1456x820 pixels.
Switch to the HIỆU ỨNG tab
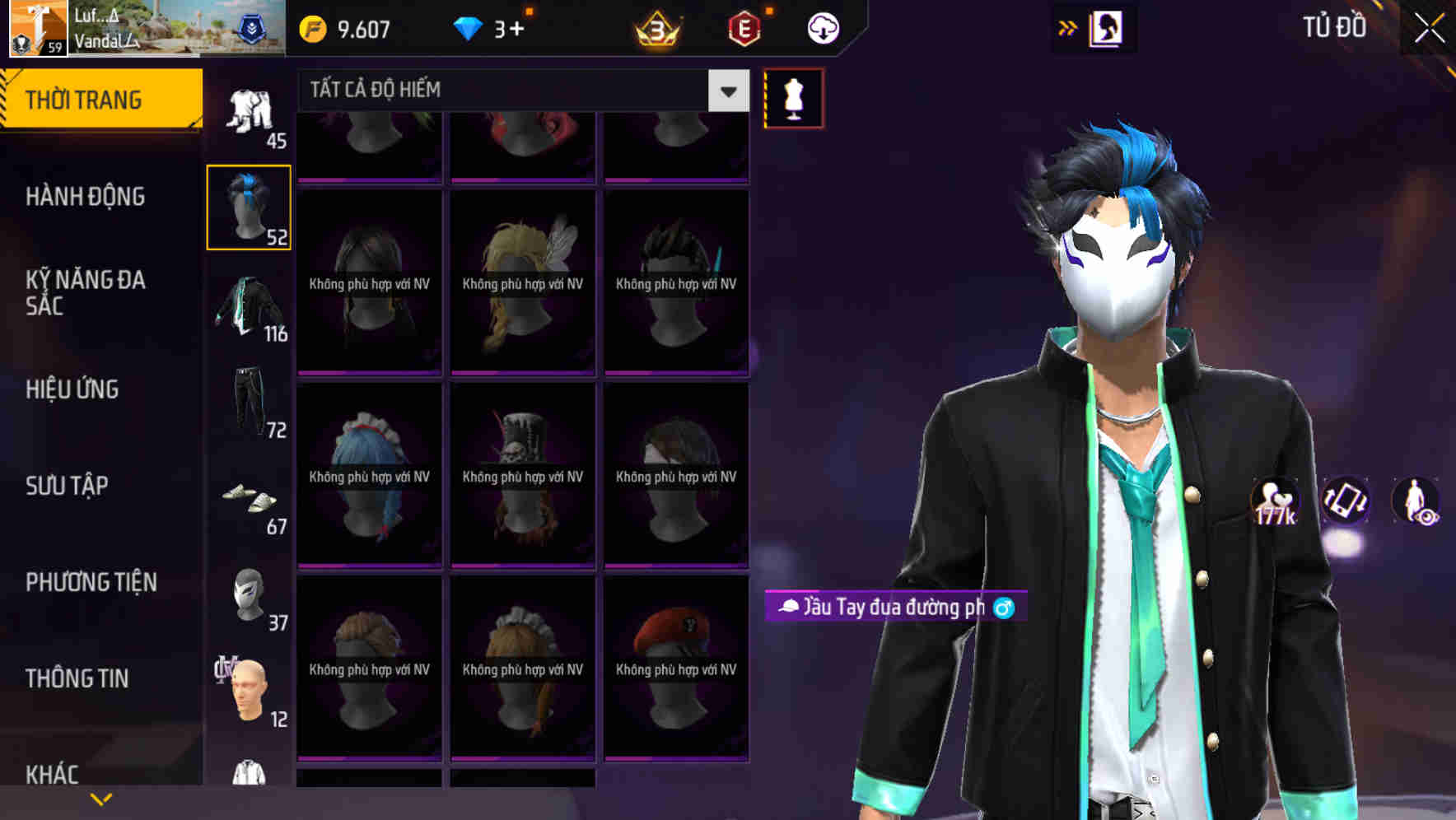pyautogui.click(x=72, y=389)
